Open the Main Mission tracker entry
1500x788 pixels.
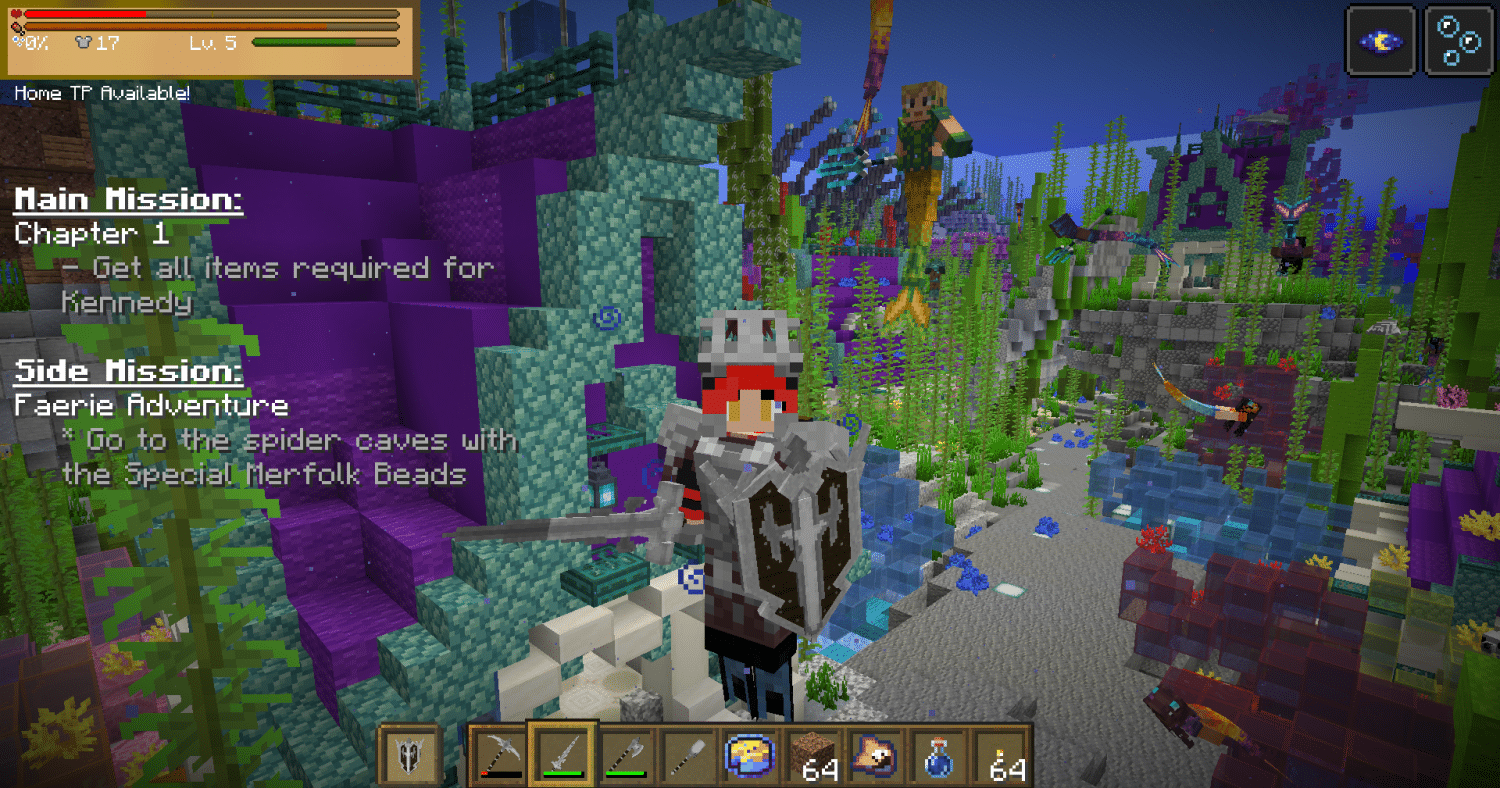click(128, 200)
